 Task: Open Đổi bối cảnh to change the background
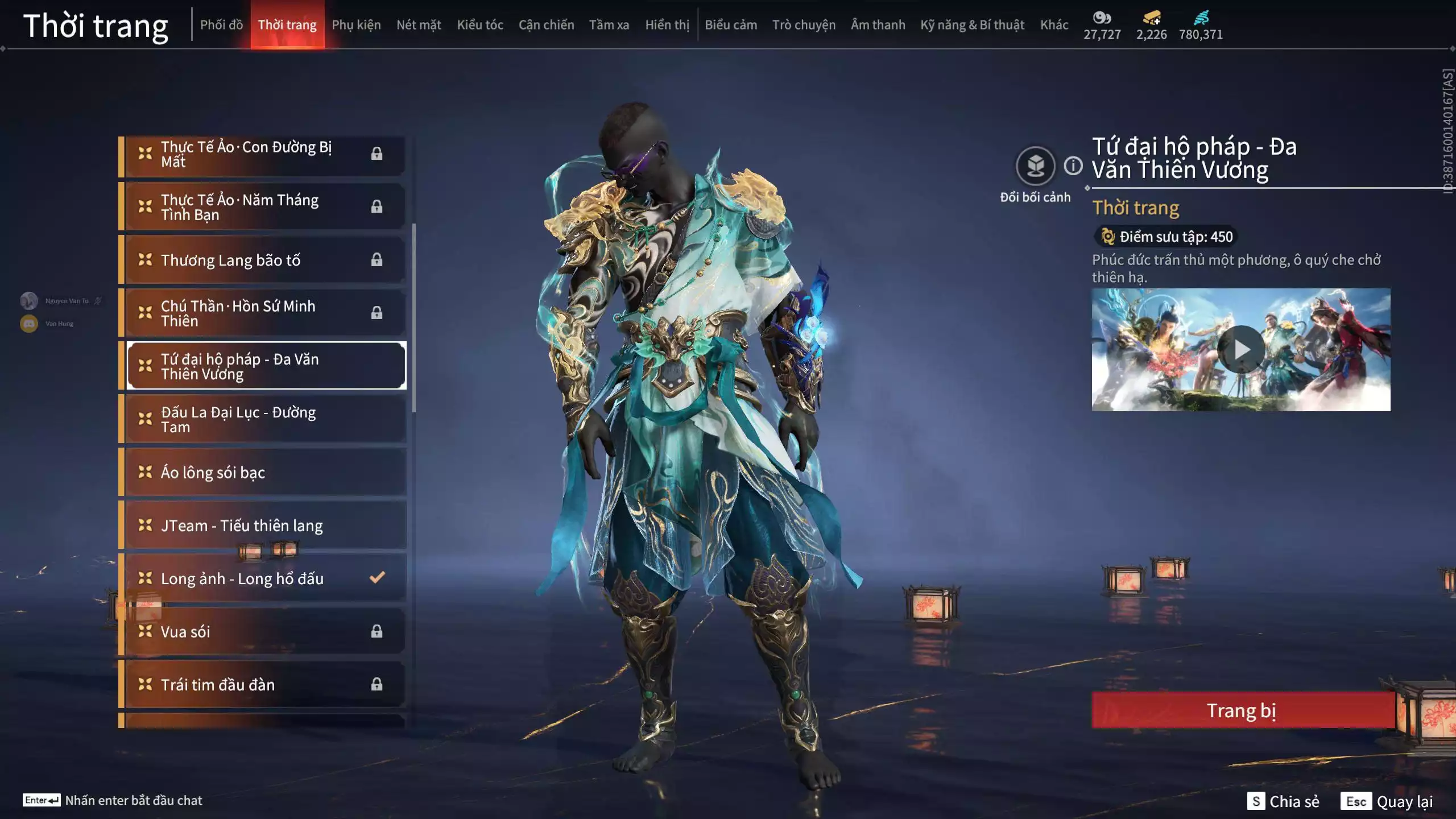1036,165
